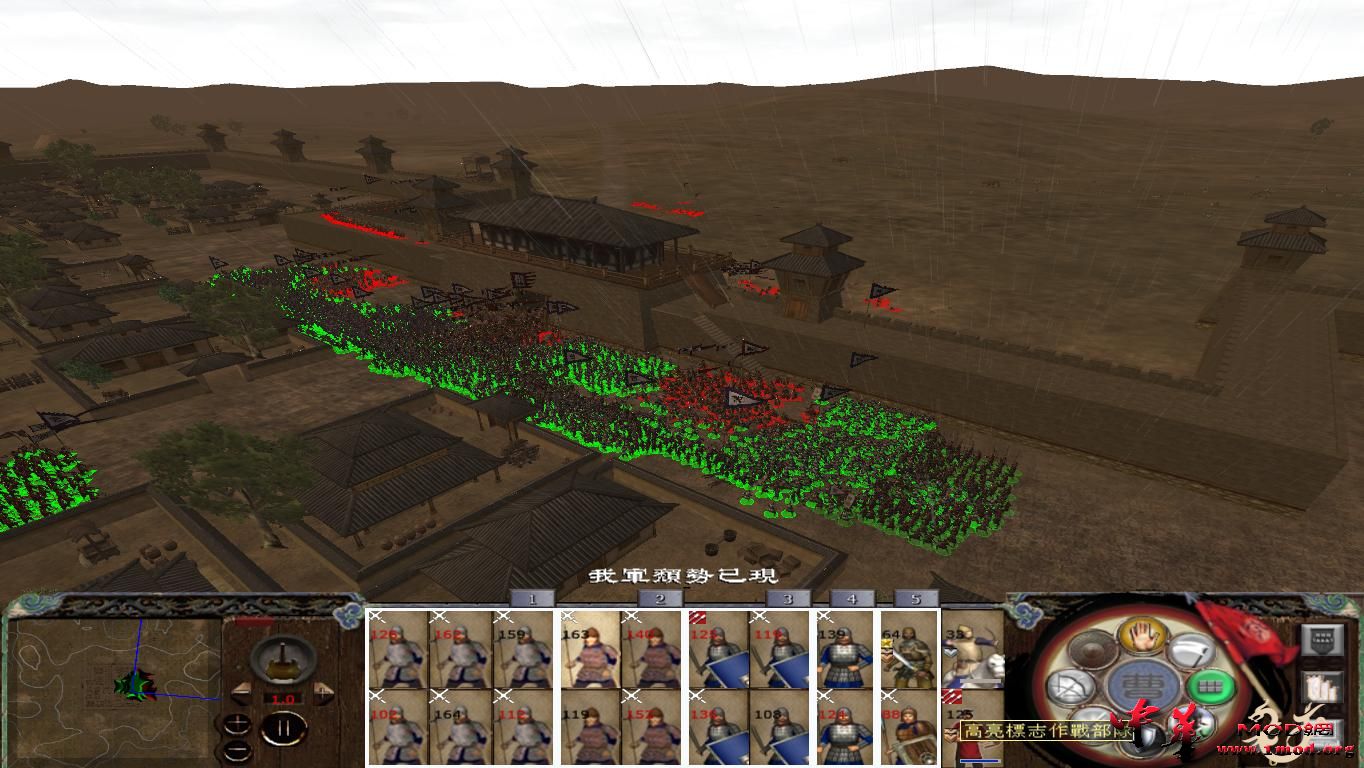Select the halt hand icon on command wheel

pyautogui.click(x=1143, y=638)
